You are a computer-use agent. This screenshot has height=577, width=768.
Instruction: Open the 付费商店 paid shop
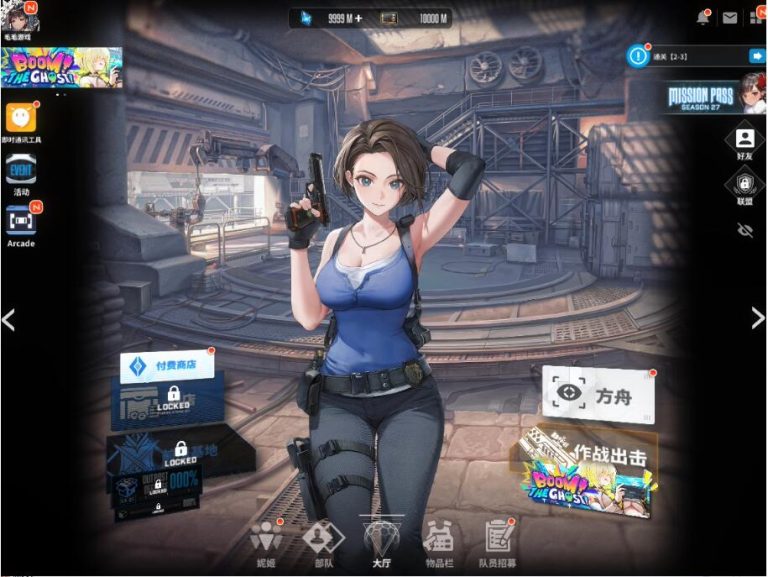[166, 366]
